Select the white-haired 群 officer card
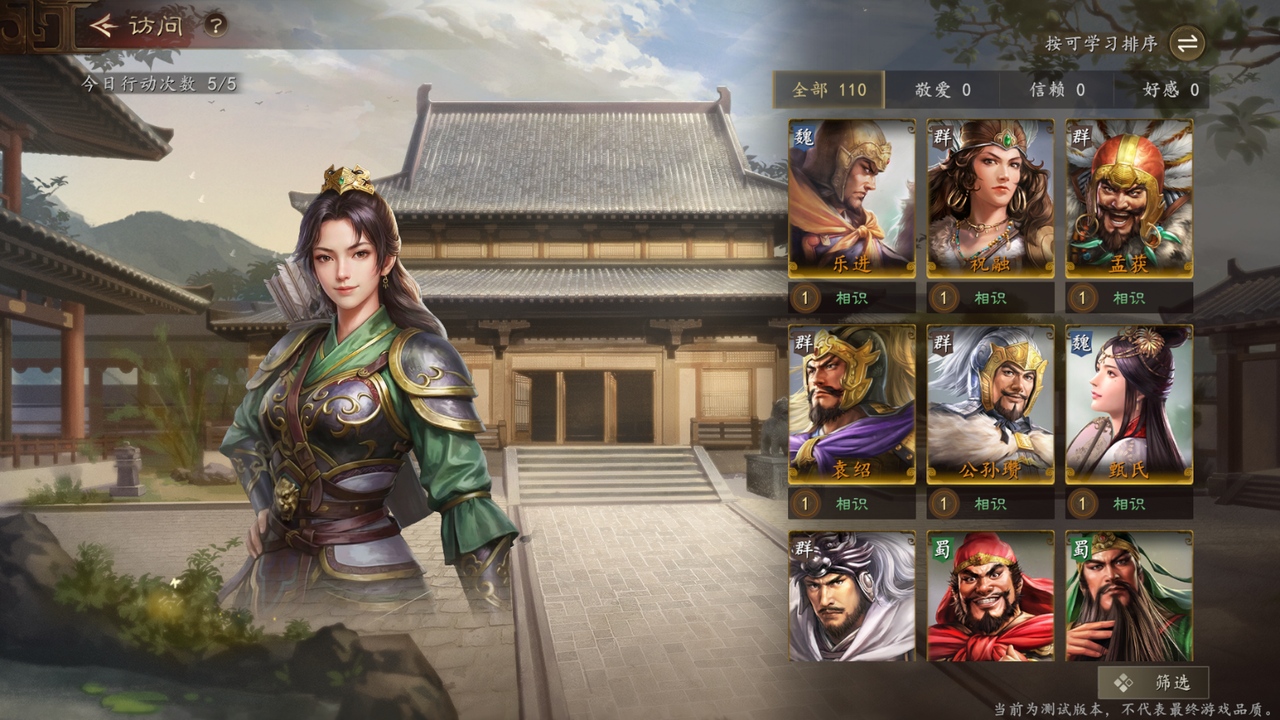This screenshot has width=1280, height=720. (851, 596)
